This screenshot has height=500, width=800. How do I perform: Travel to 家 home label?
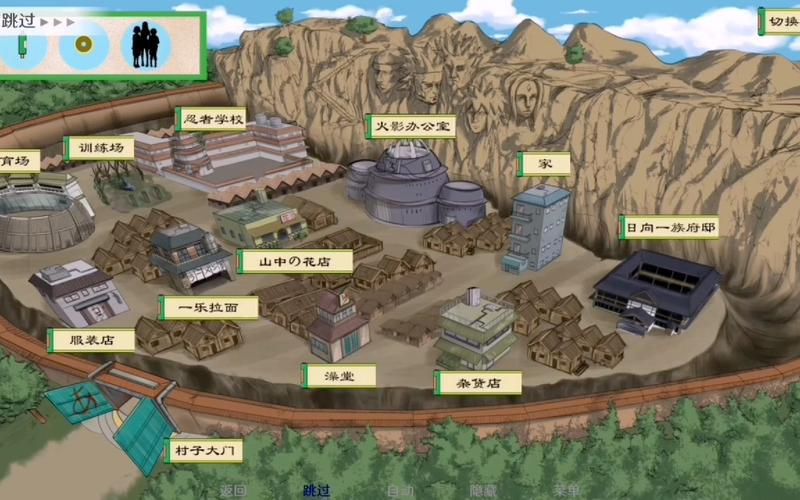coord(543,163)
